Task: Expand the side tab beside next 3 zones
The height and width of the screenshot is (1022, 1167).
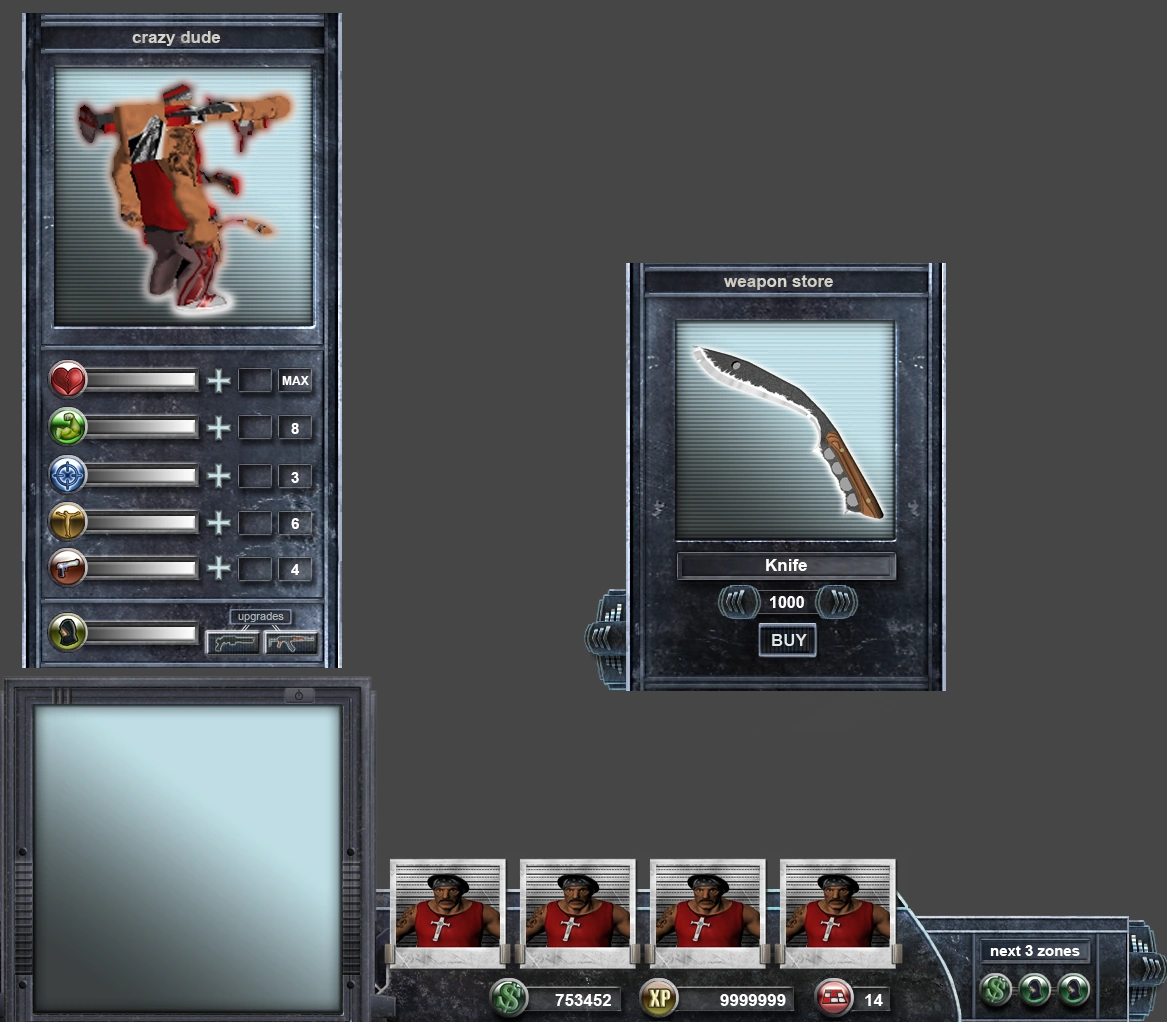Action: click(1146, 966)
